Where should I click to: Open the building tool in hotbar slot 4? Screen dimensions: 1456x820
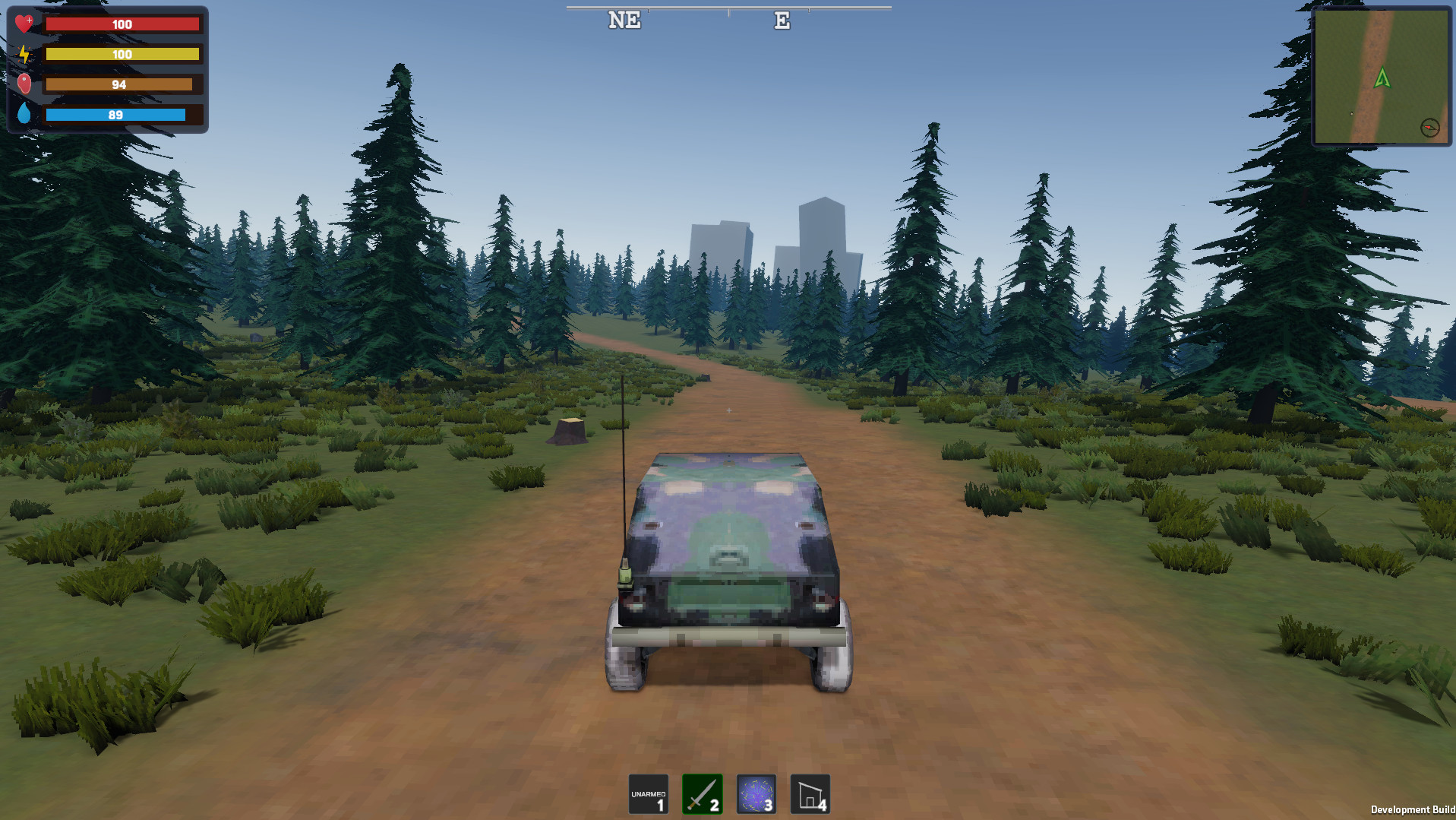810,793
